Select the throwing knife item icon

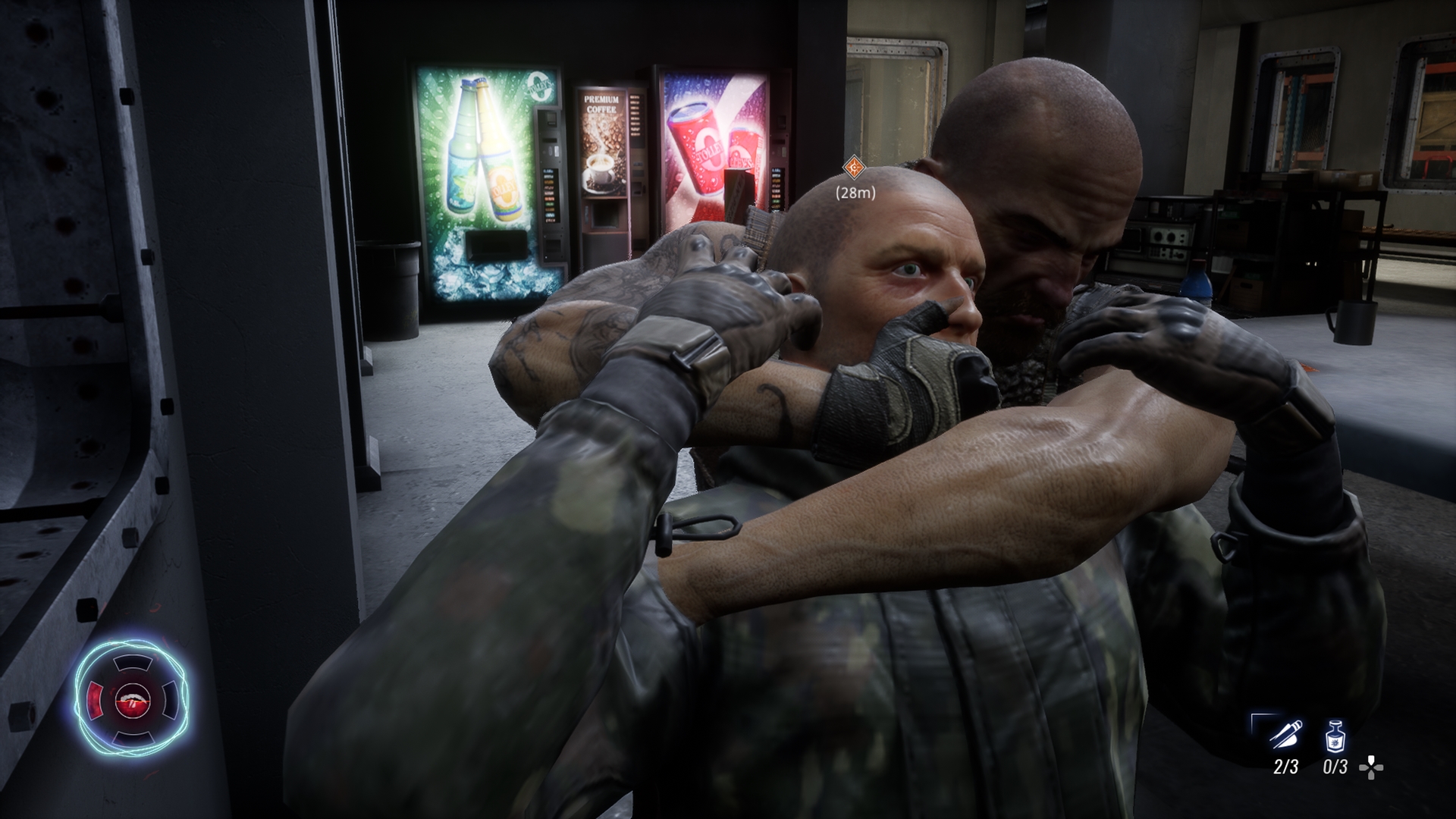pyautogui.click(x=1286, y=735)
